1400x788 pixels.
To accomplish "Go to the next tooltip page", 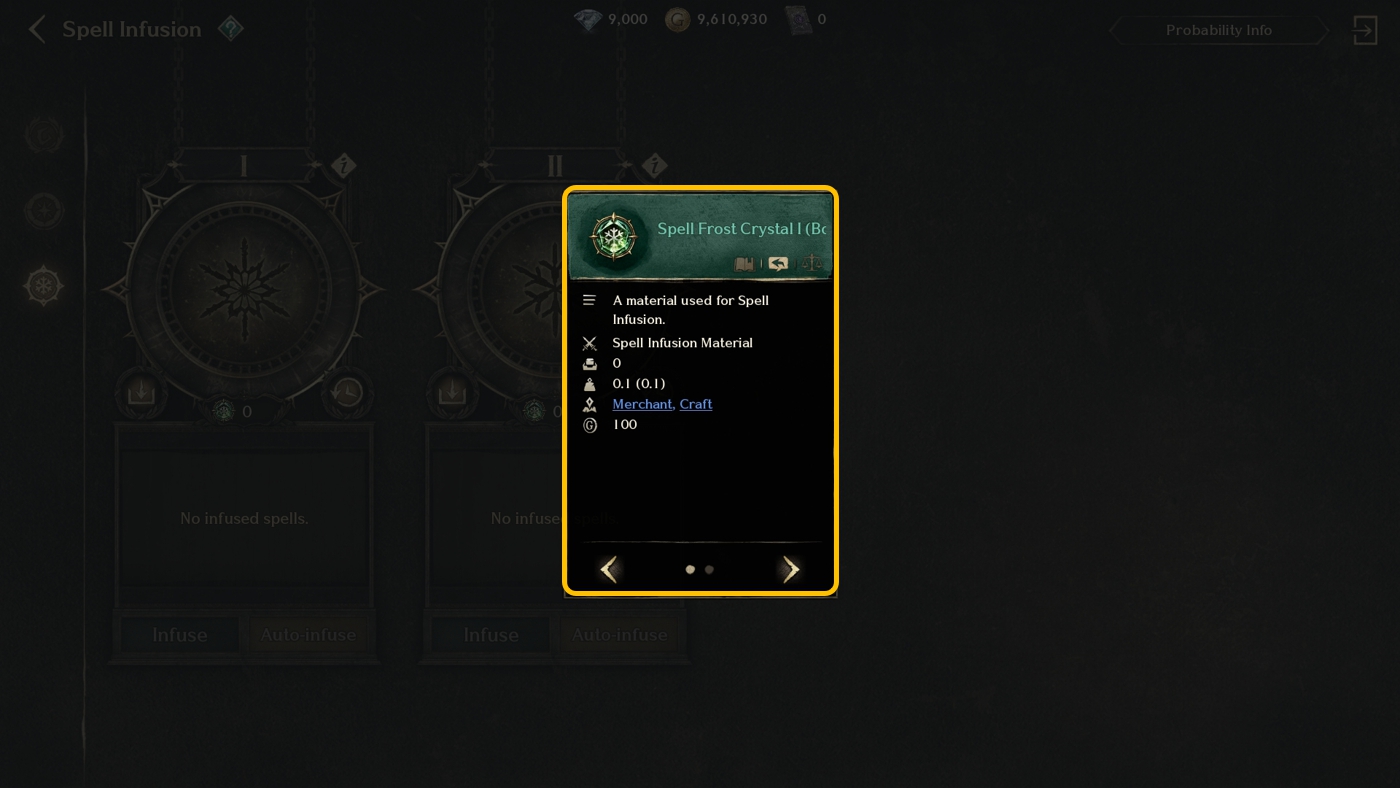I will 790,570.
